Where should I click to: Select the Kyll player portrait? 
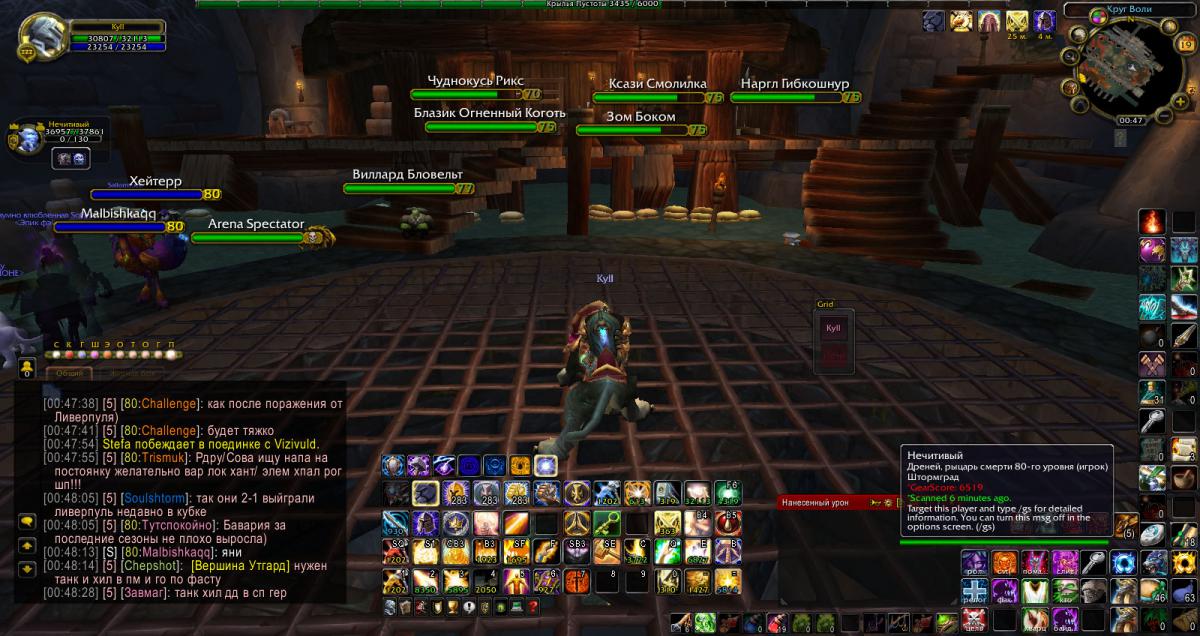pyautogui.click(x=40, y=36)
